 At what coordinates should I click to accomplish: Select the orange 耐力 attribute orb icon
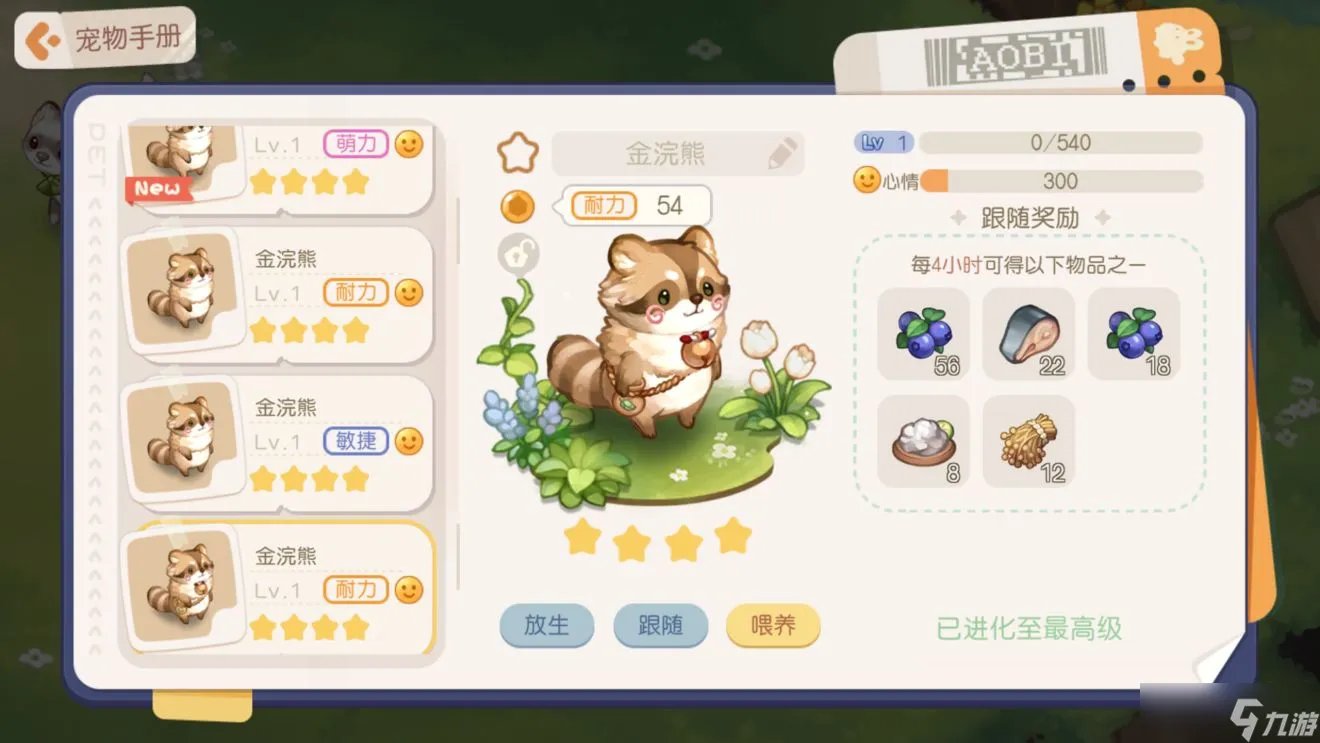pyautogui.click(x=516, y=207)
